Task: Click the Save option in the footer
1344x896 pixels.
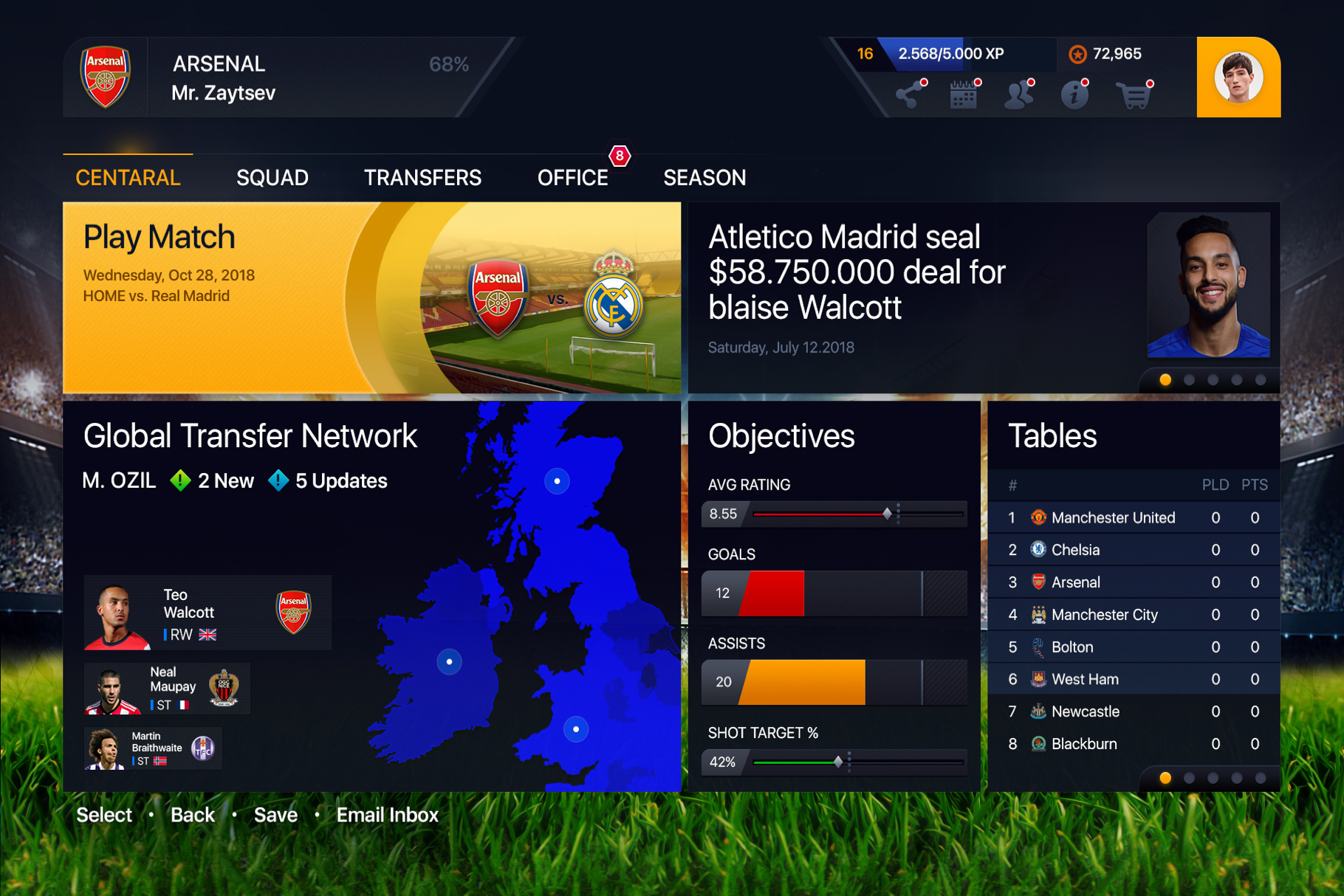Action: pyautogui.click(x=275, y=815)
